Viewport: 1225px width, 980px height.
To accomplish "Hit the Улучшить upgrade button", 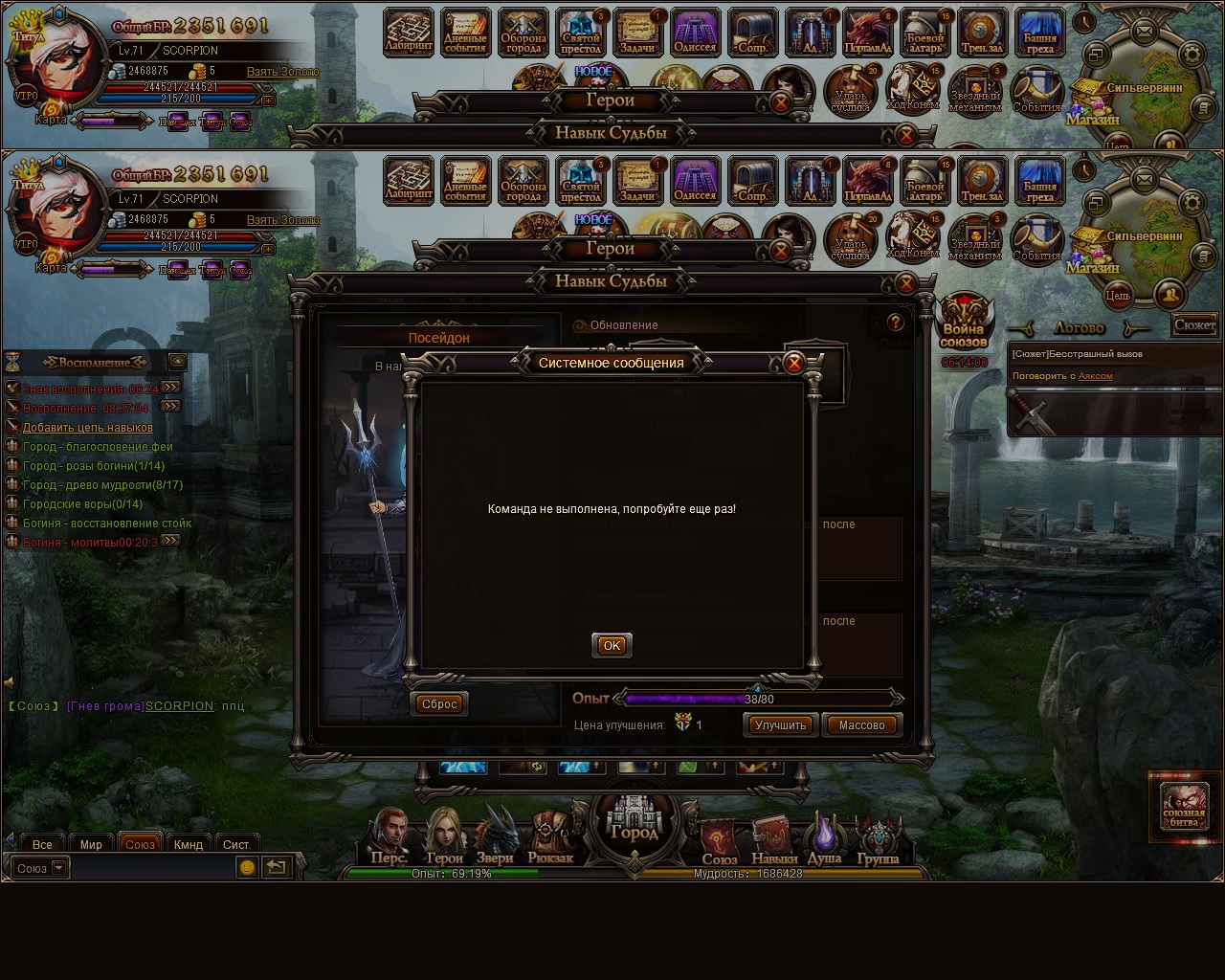I will [x=780, y=724].
